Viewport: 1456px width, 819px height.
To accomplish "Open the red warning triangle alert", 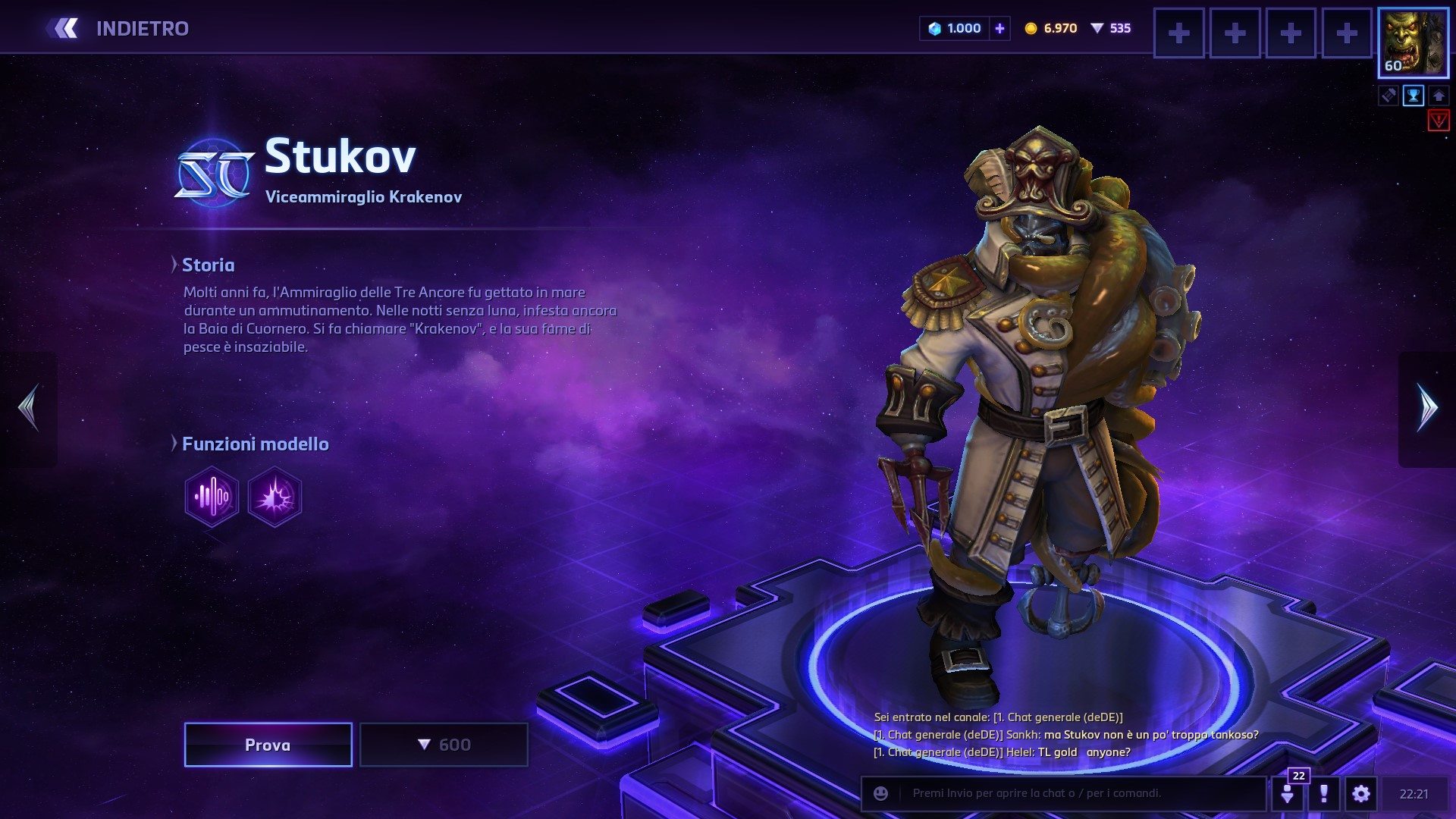I will [x=1438, y=120].
